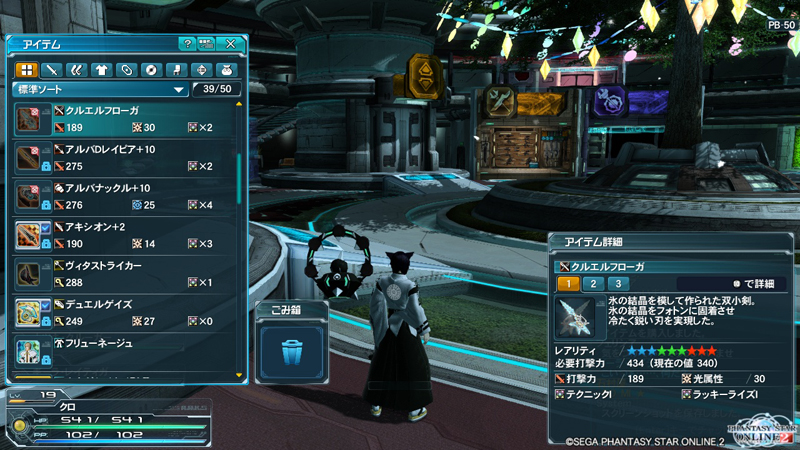The image size is (800, 450).
Task: Select the クルエルフローガ item row
Action: [128, 119]
